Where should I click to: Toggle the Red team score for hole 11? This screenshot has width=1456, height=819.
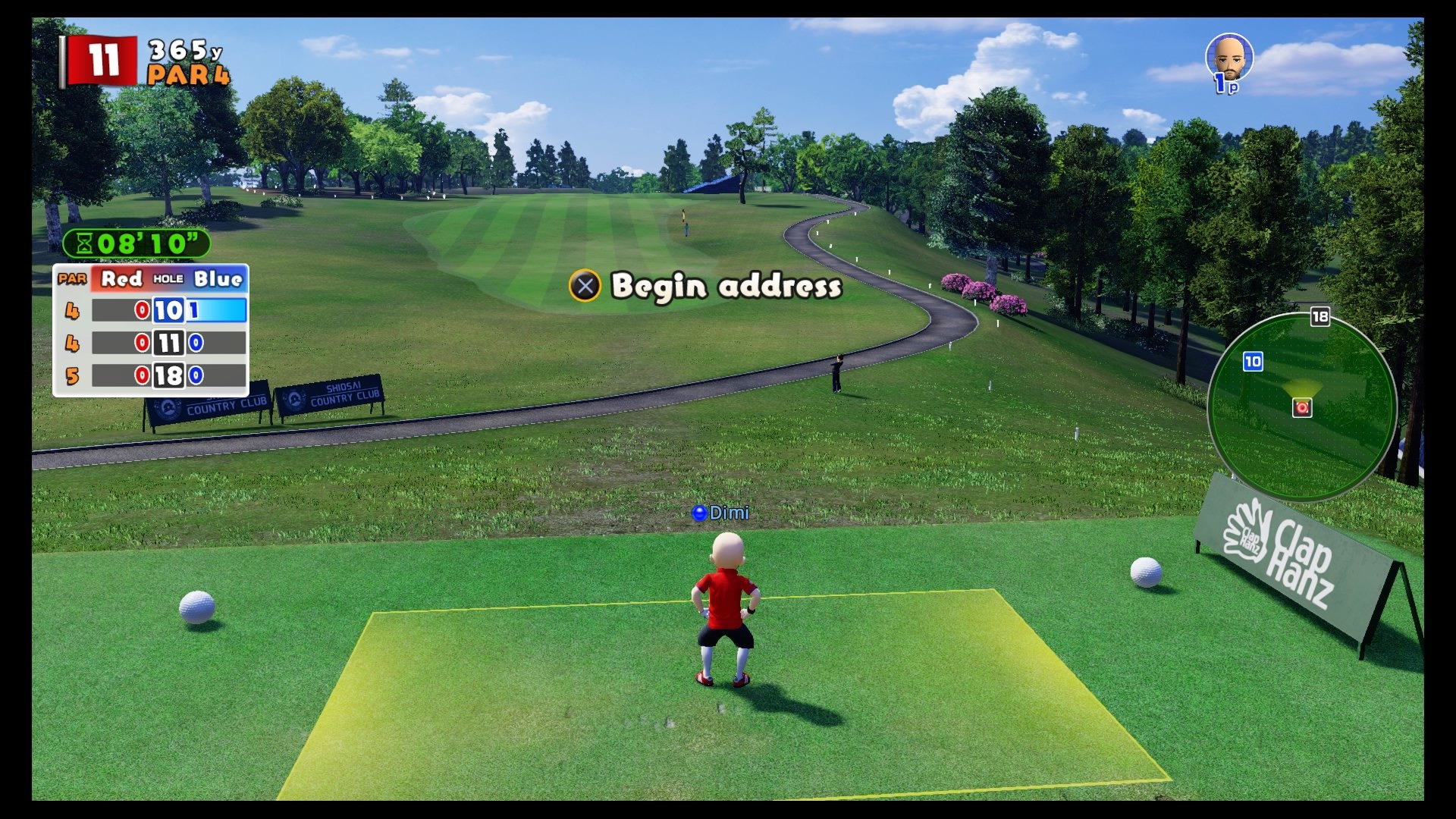140,343
